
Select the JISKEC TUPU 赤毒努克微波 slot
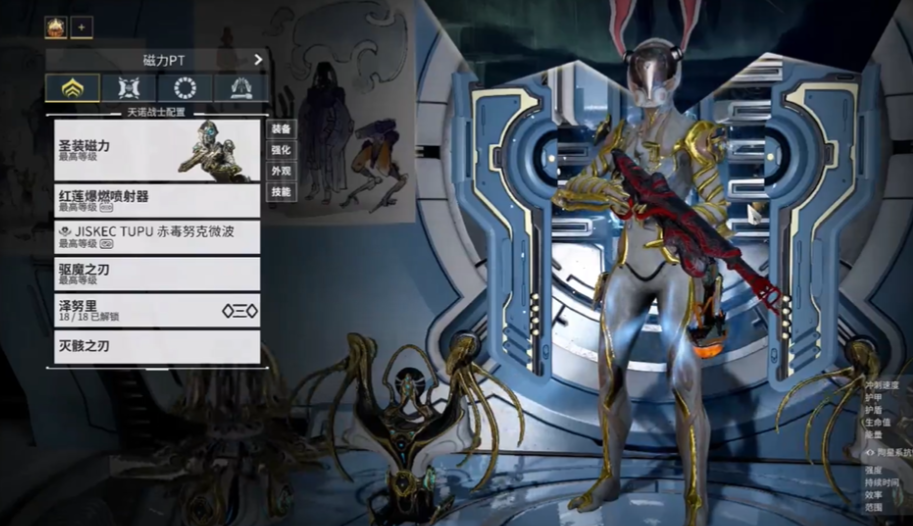[x=157, y=237]
